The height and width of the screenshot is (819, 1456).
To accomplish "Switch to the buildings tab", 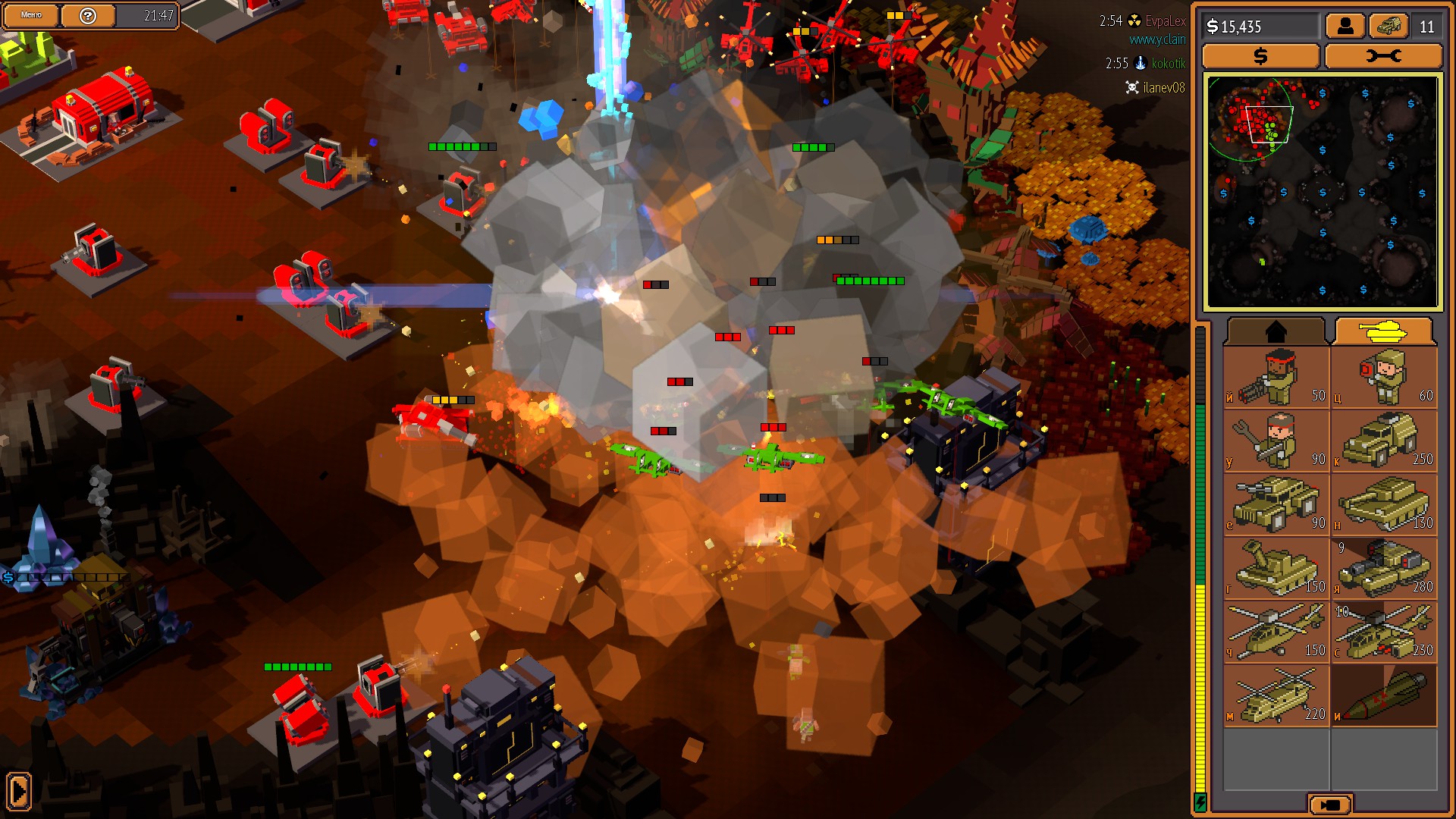I will (x=1277, y=331).
